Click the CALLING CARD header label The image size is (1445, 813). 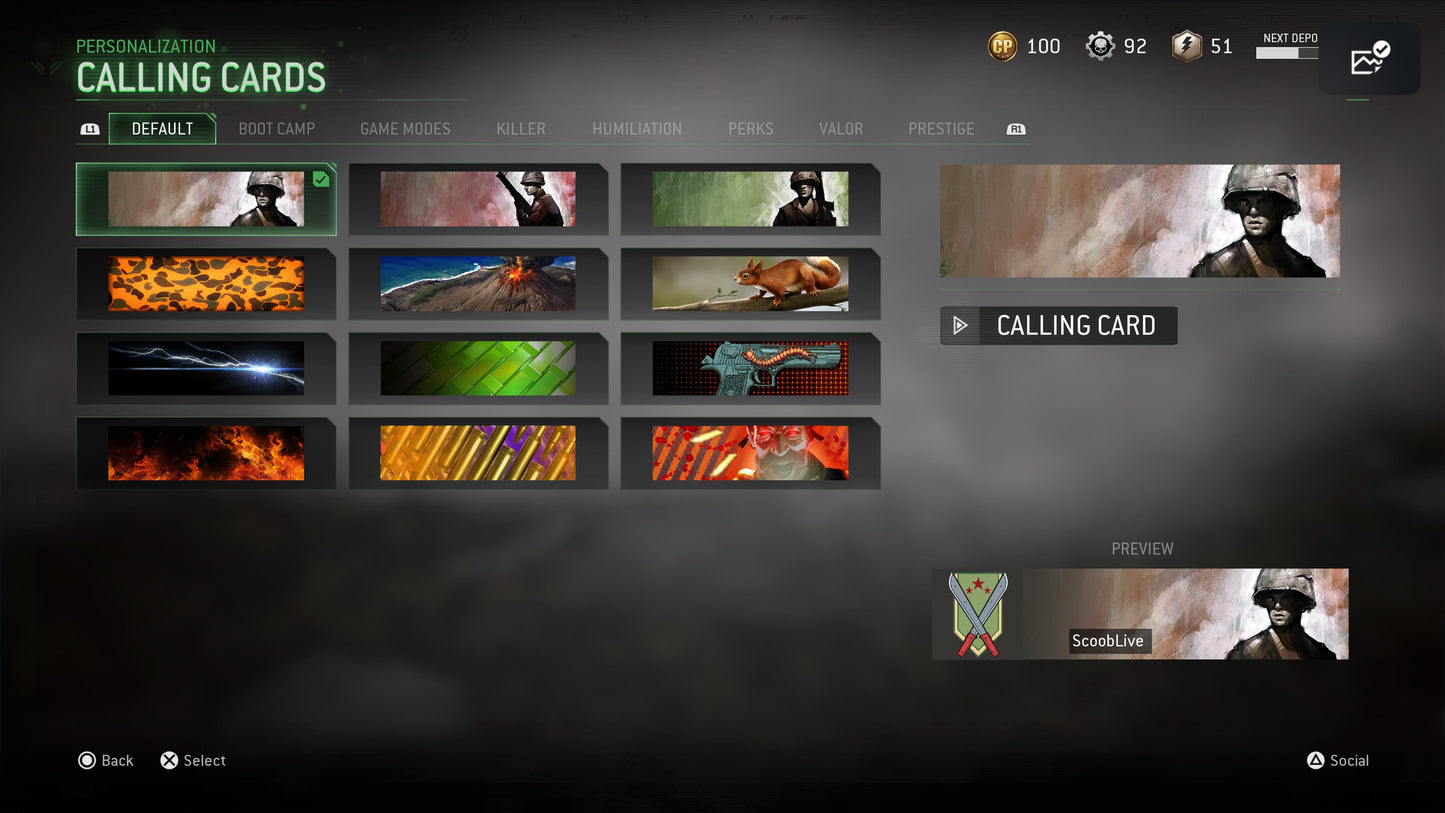1075,325
